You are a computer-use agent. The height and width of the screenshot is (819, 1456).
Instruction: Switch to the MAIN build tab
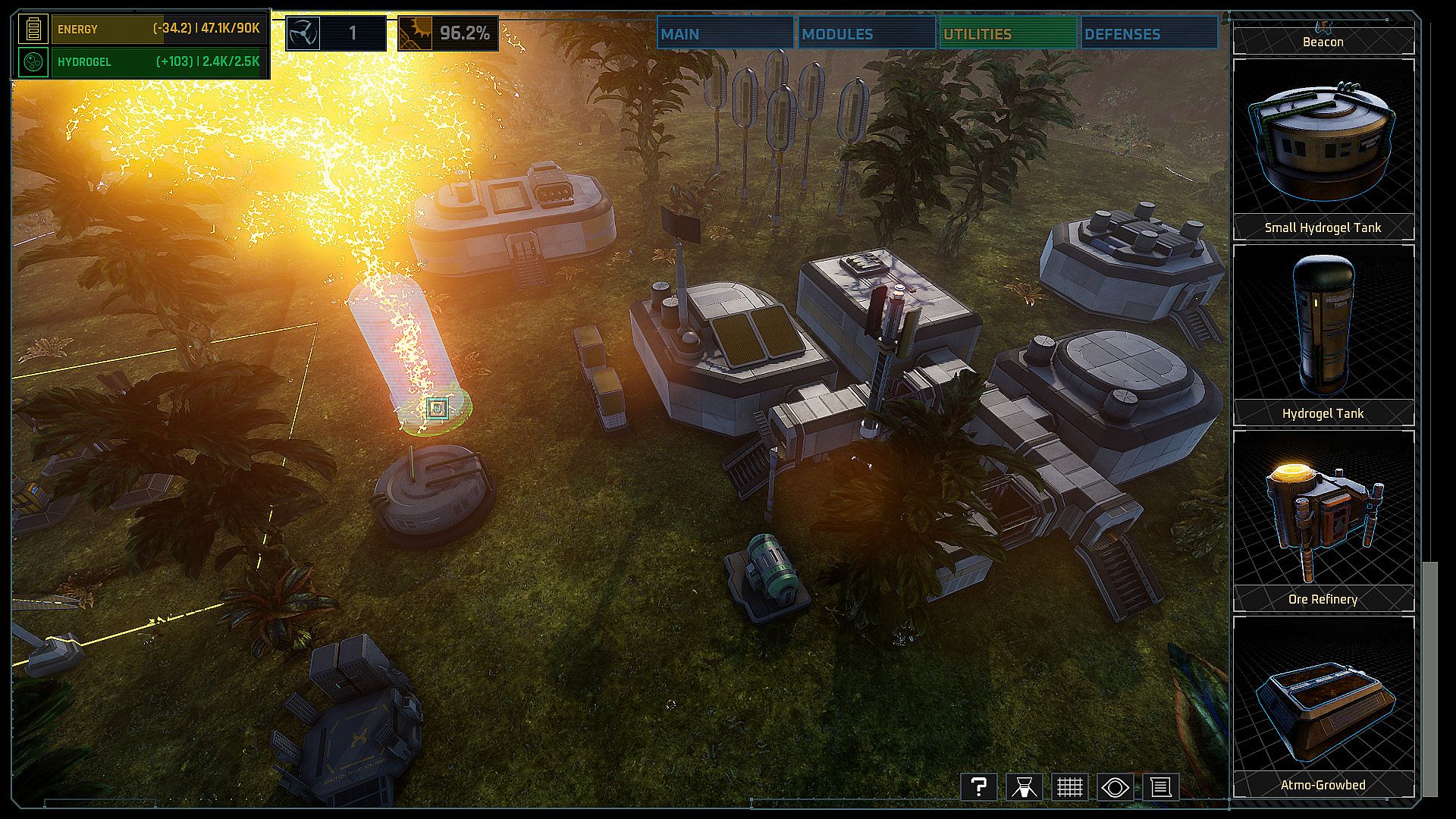(724, 34)
